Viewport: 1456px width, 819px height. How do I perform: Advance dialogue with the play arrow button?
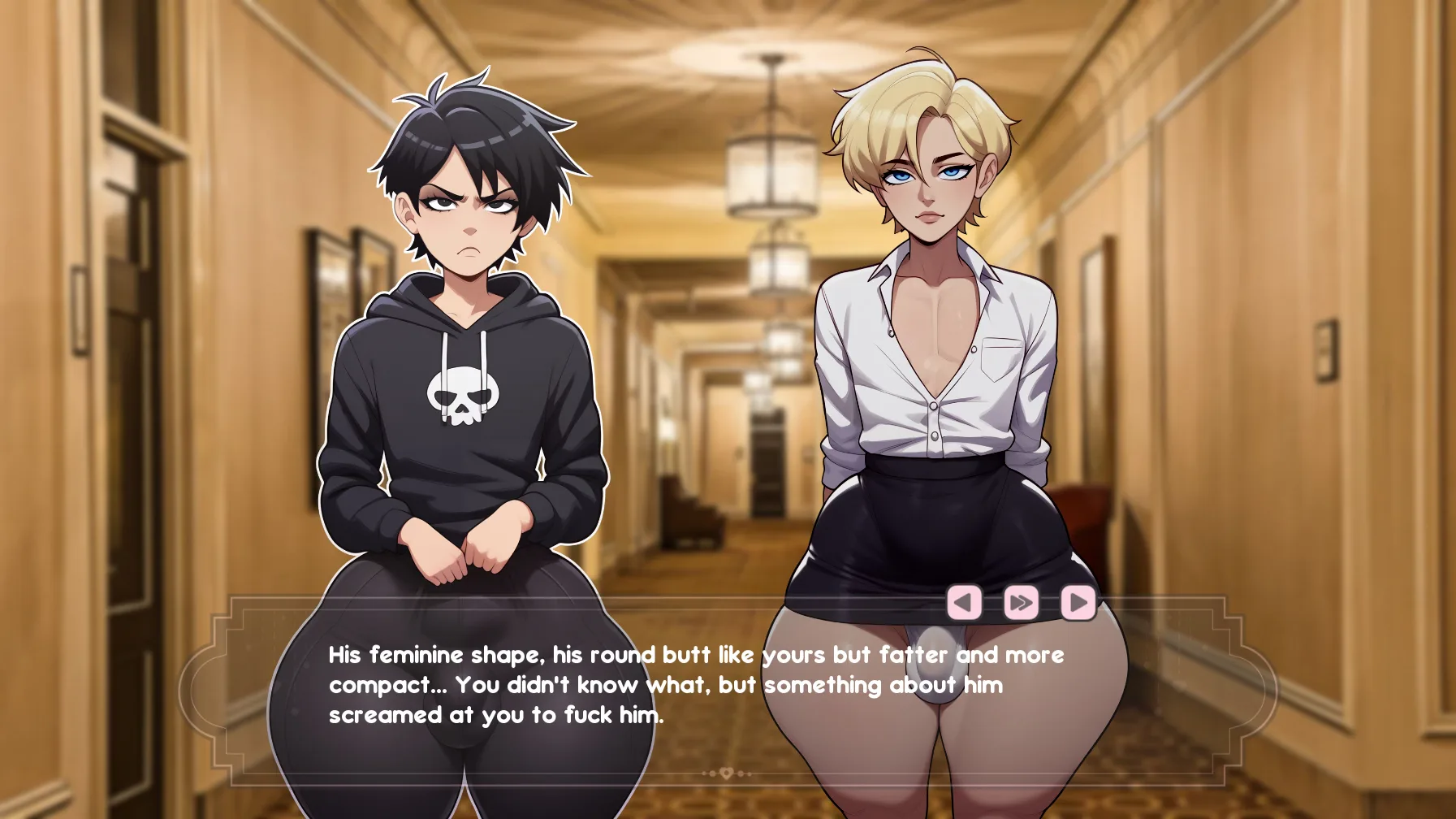[1078, 603]
